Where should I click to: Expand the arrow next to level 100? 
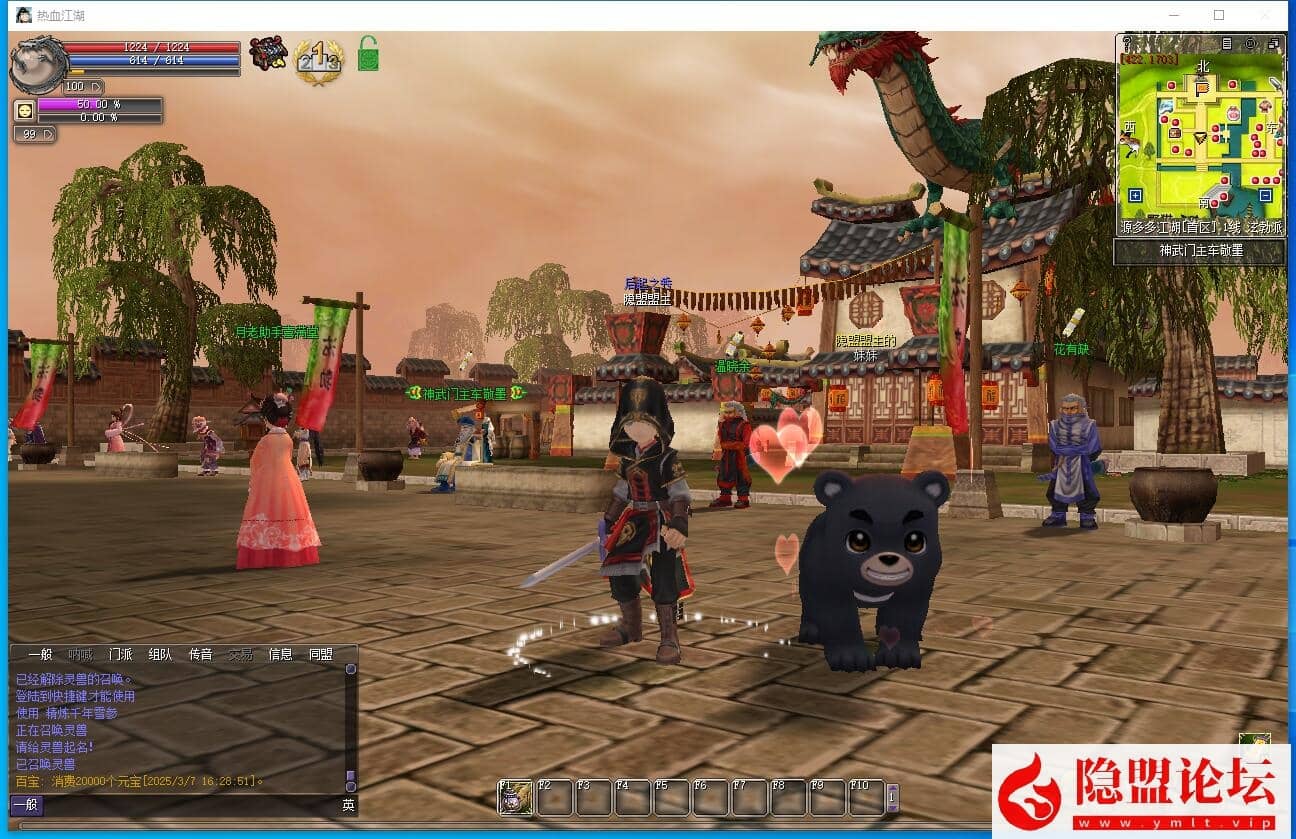point(98,87)
